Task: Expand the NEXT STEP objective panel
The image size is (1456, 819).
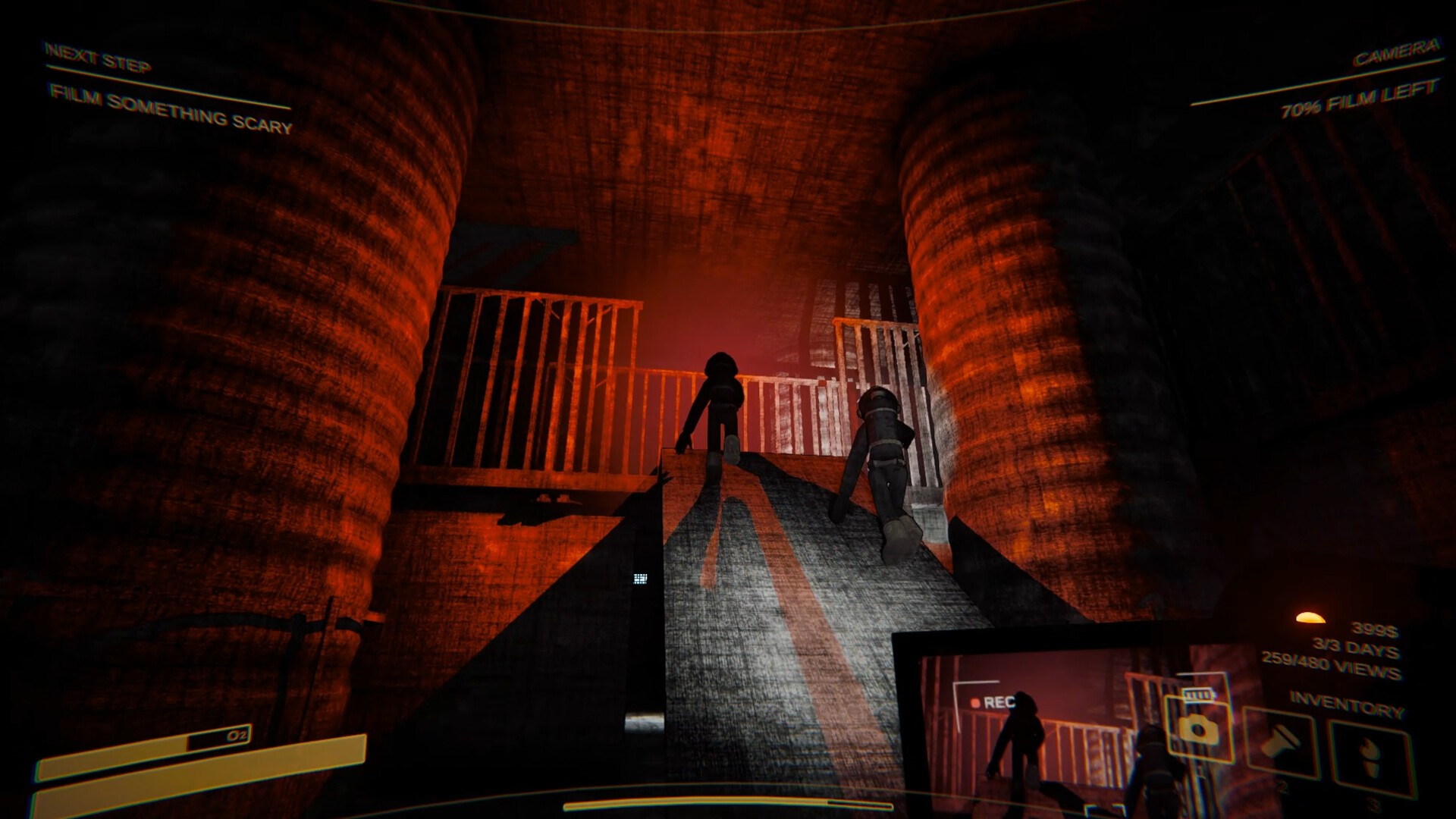Action: pos(99,55)
